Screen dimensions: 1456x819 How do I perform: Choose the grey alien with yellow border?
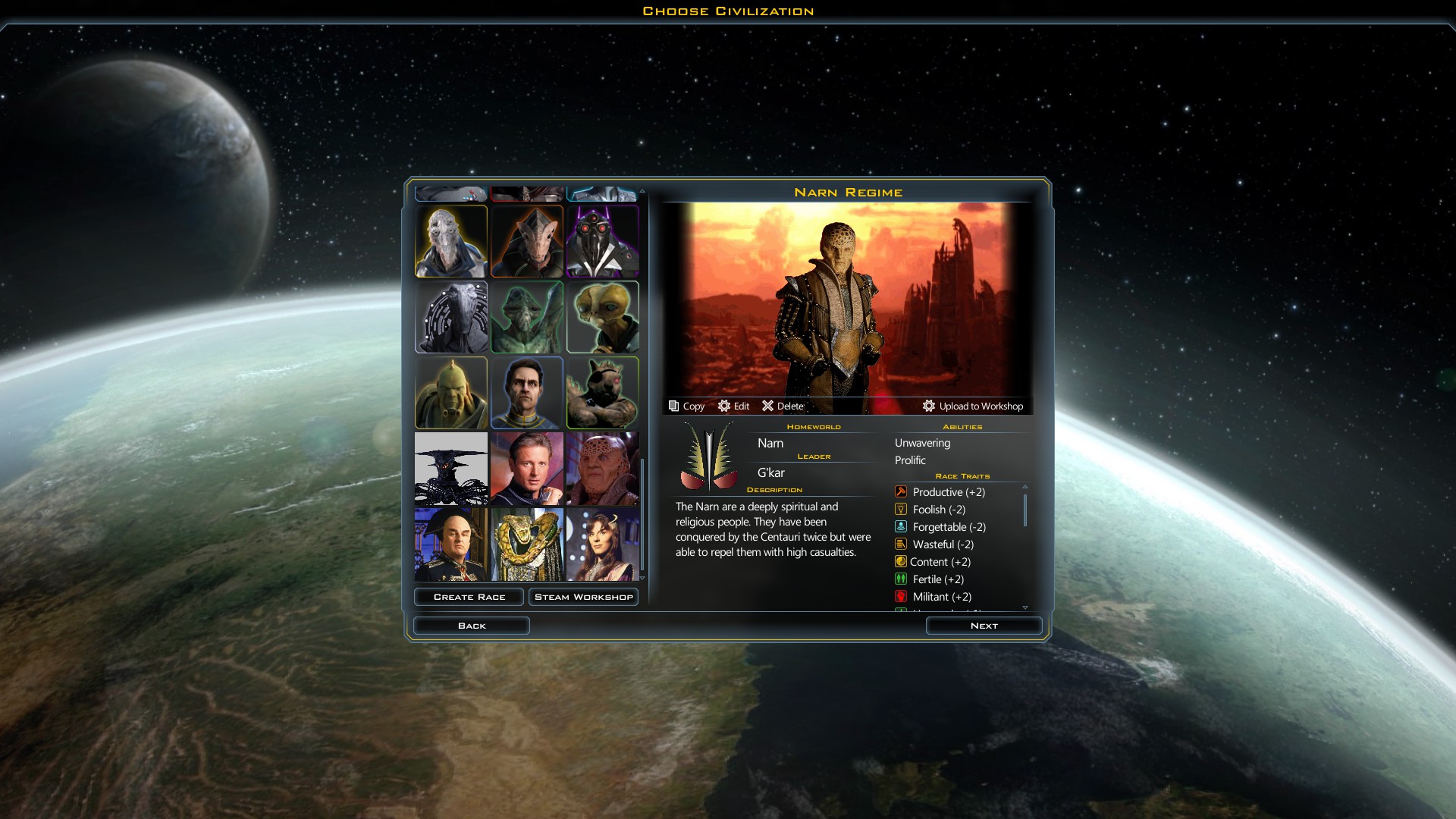451,241
